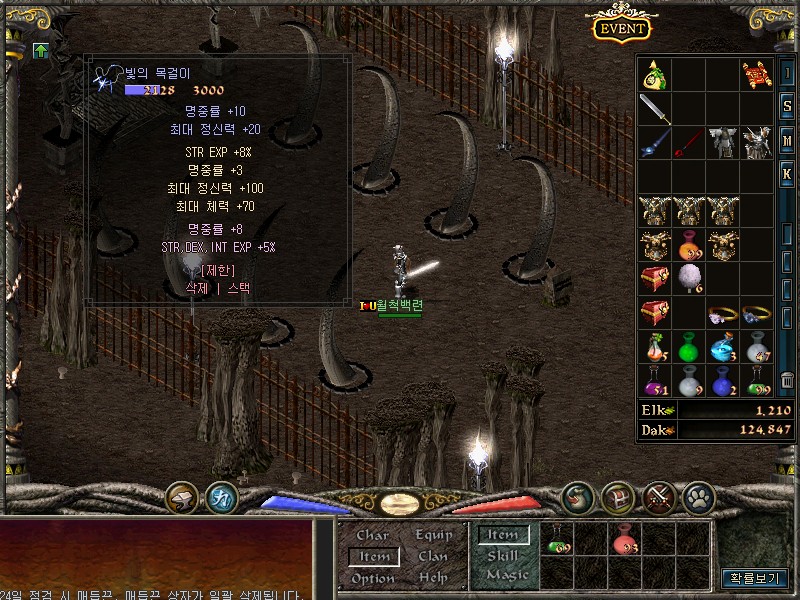Select the white fluffy item stack

[689, 278]
